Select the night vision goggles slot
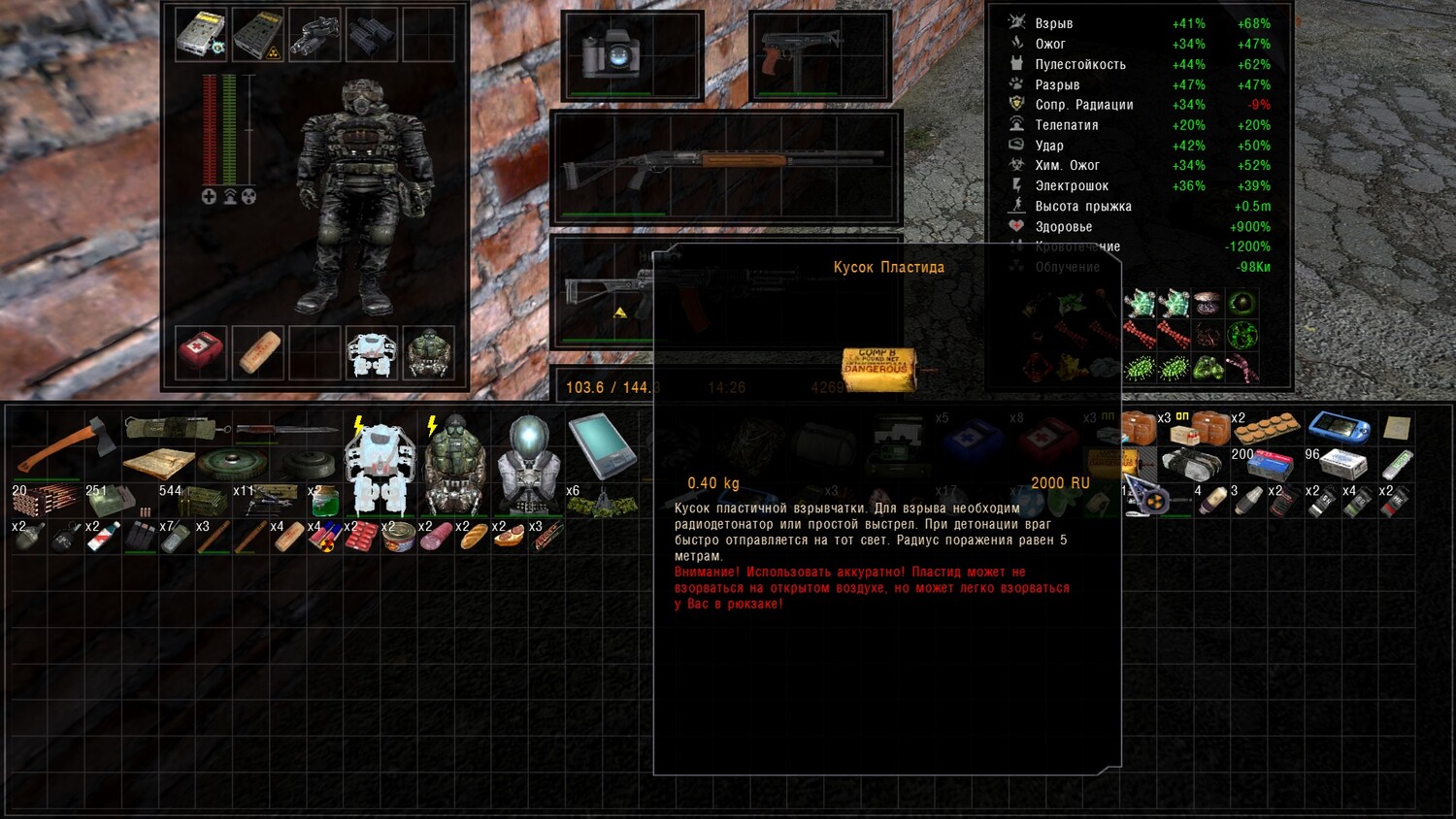 click(314, 35)
